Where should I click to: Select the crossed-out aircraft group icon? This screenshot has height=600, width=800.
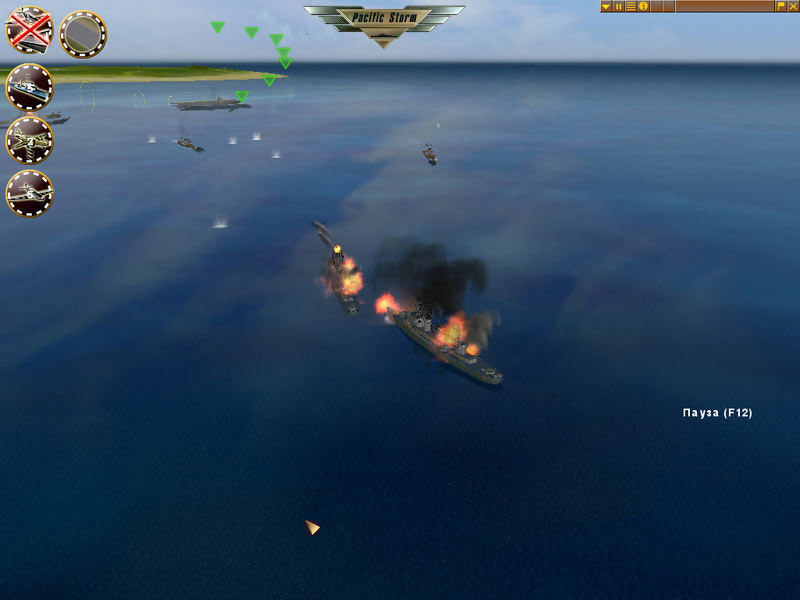coord(30,30)
